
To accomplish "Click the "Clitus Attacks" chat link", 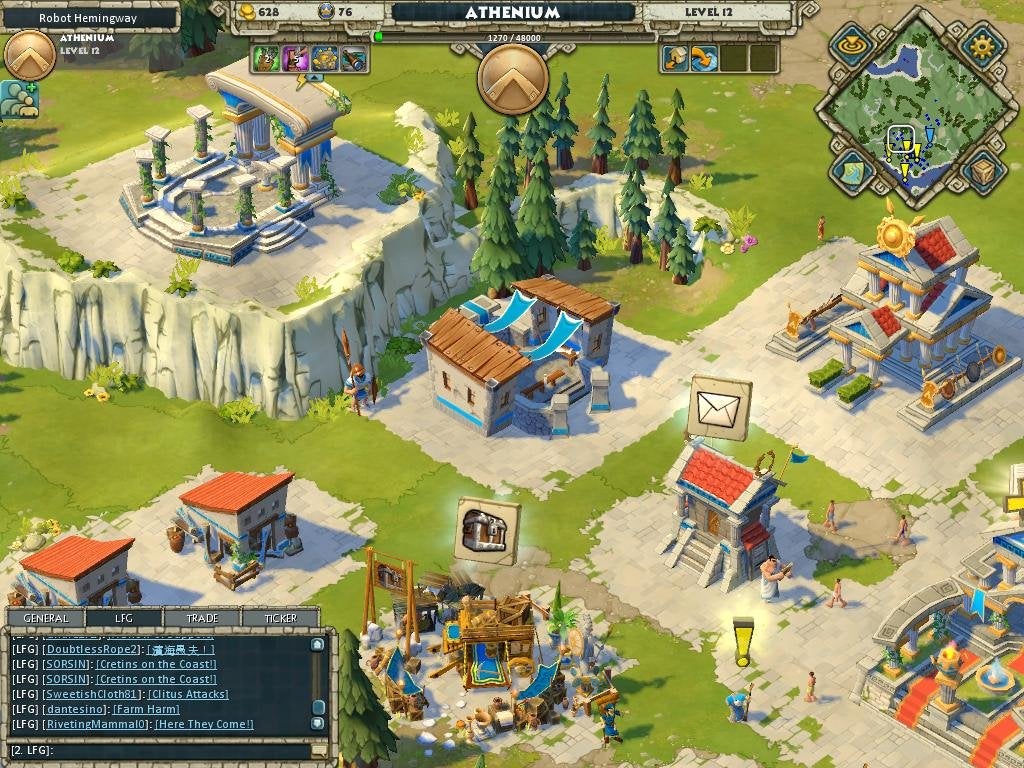I will 188,694.
